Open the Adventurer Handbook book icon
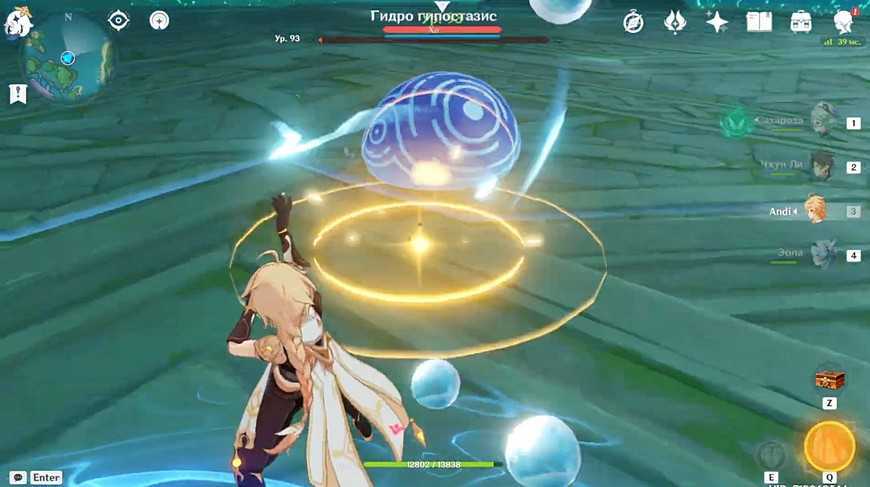 tap(759, 22)
